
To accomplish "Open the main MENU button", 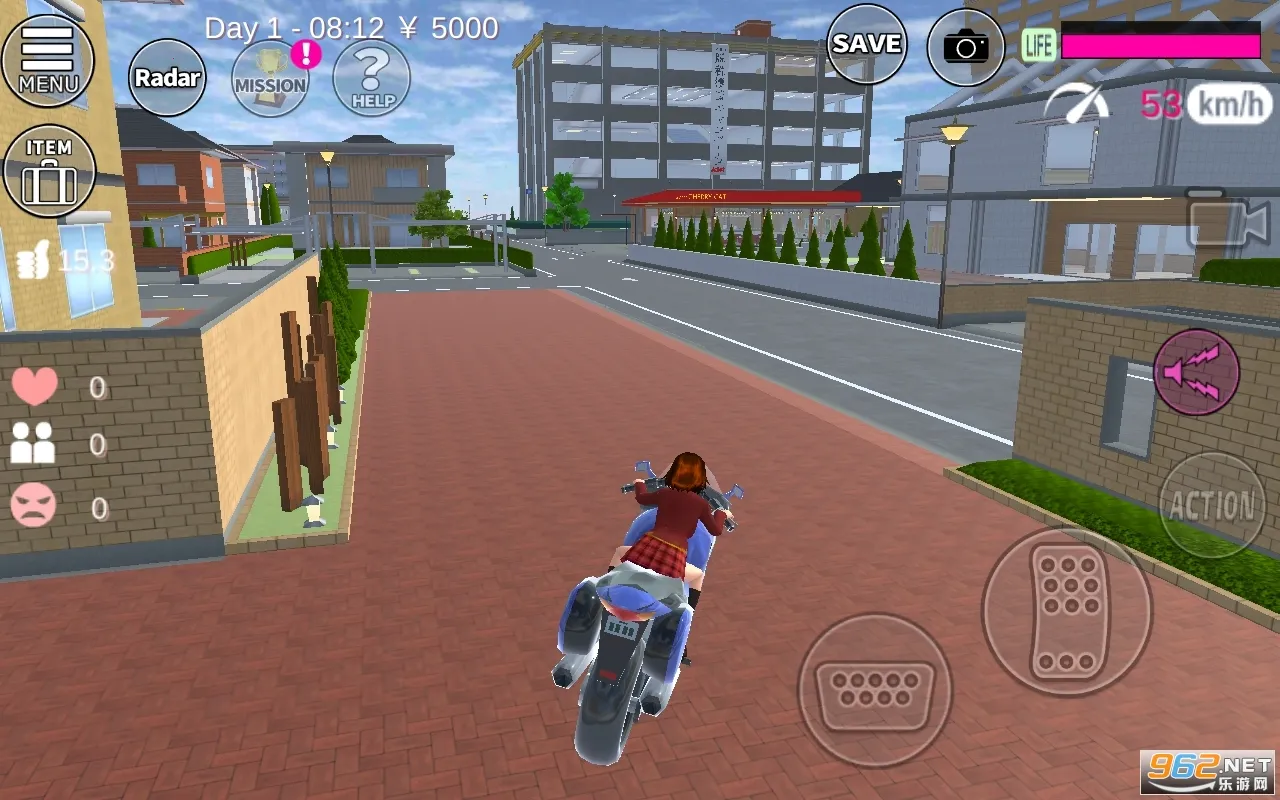I will coord(47,60).
